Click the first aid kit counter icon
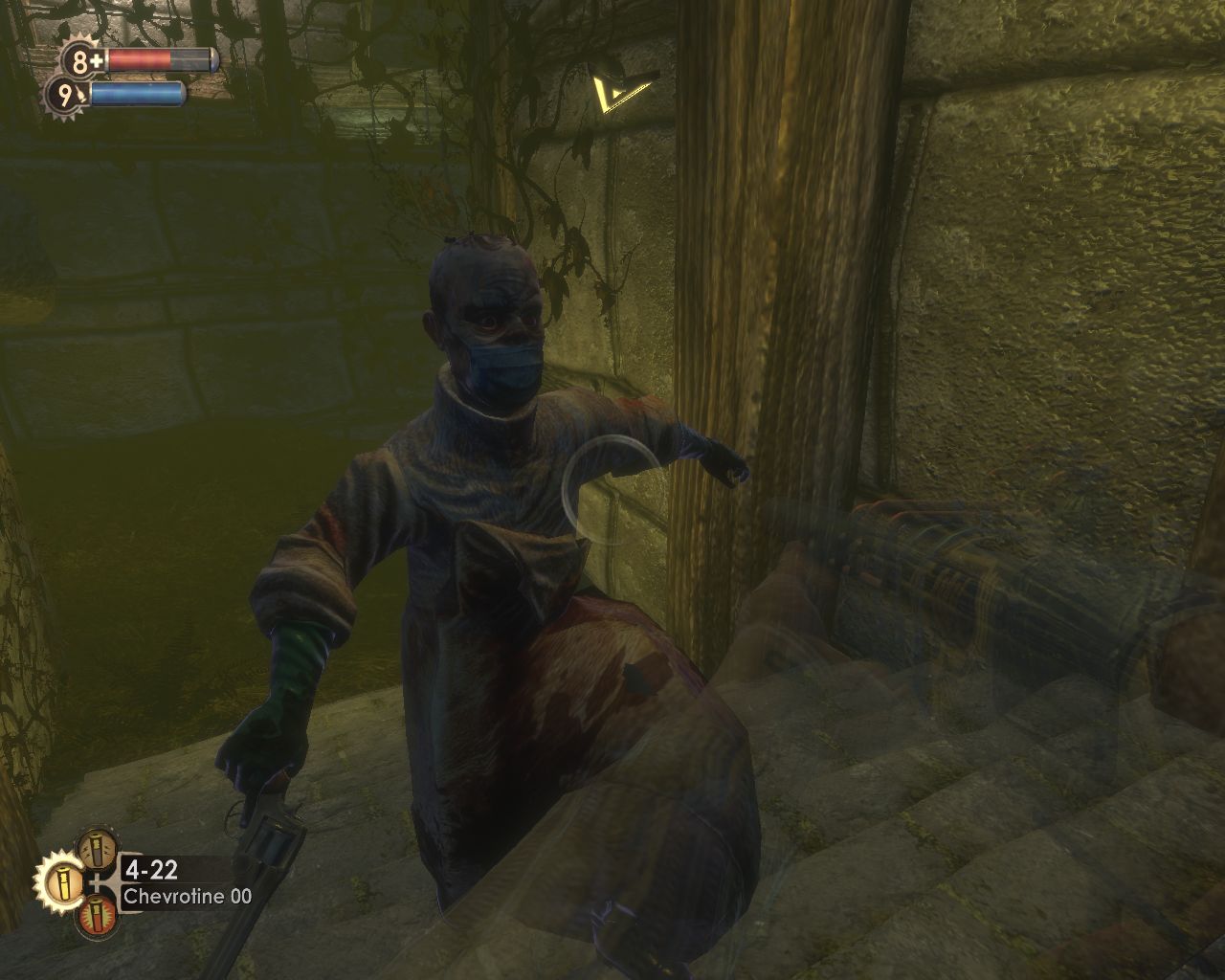Viewport: 1225px width, 980px height. (84, 62)
